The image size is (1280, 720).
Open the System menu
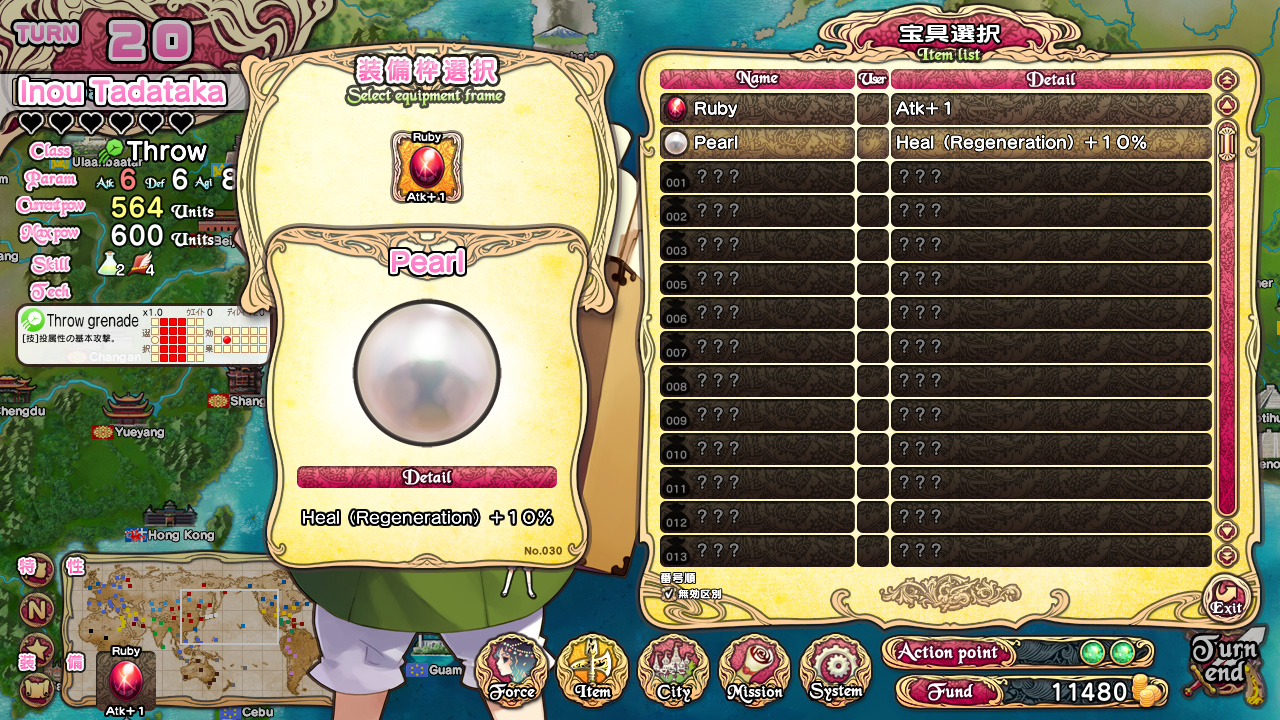pyautogui.click(x=836, y=670)
